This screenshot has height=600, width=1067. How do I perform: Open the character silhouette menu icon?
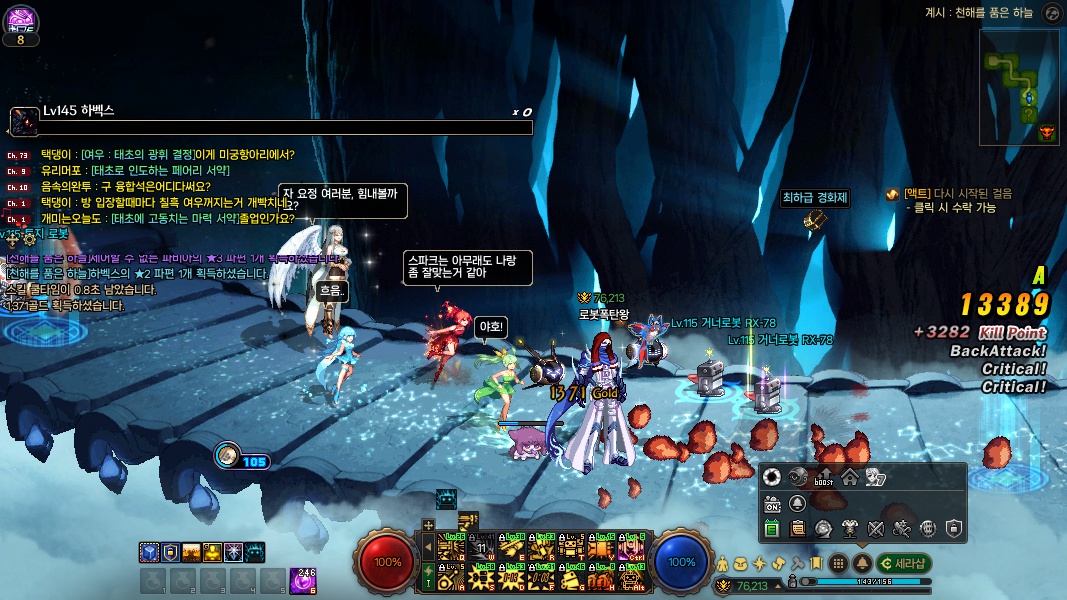click(722, 563)
